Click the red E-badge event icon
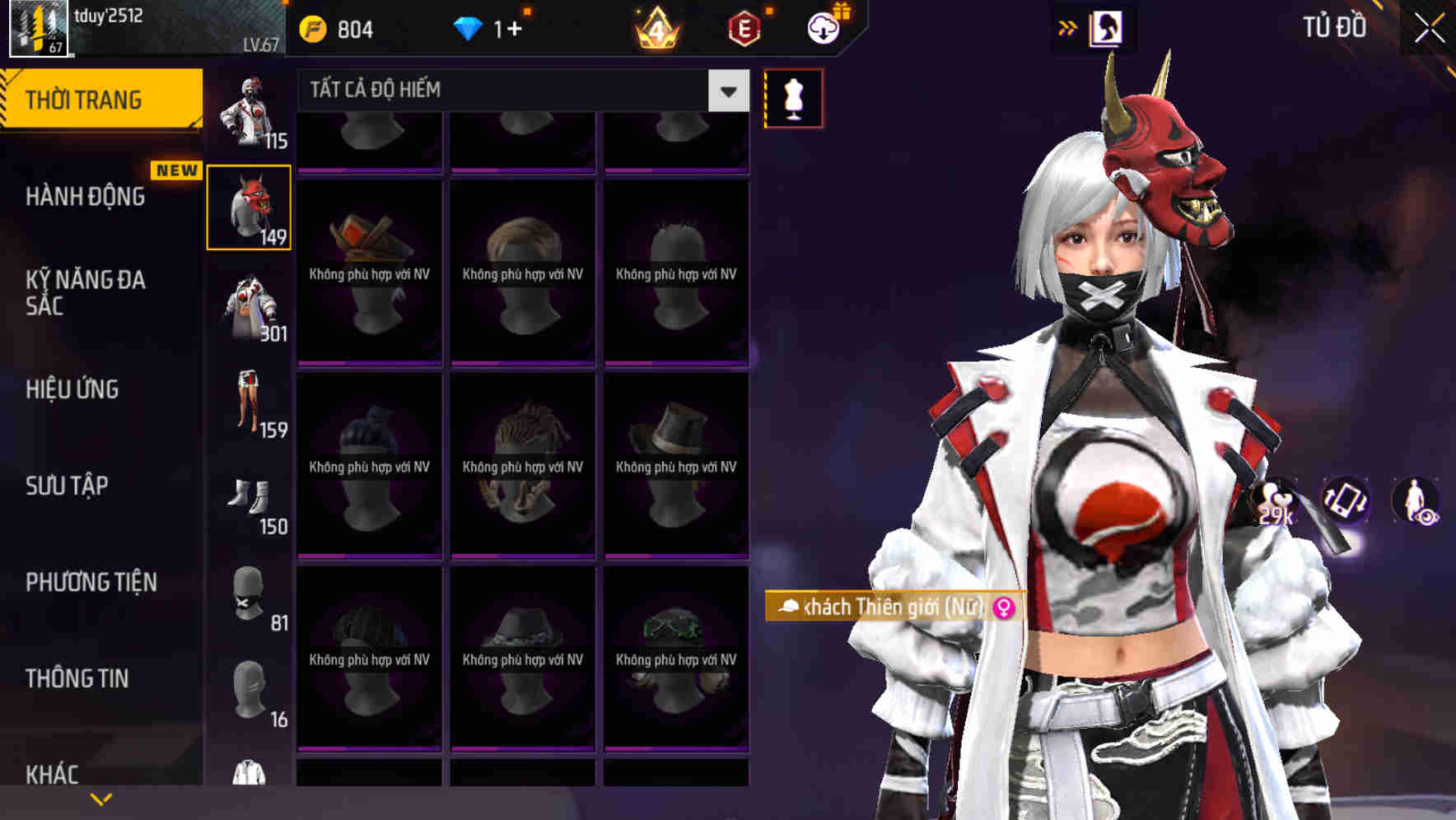Image resolution: width=1456 pixels, height=820 pixels. (744, 27)
